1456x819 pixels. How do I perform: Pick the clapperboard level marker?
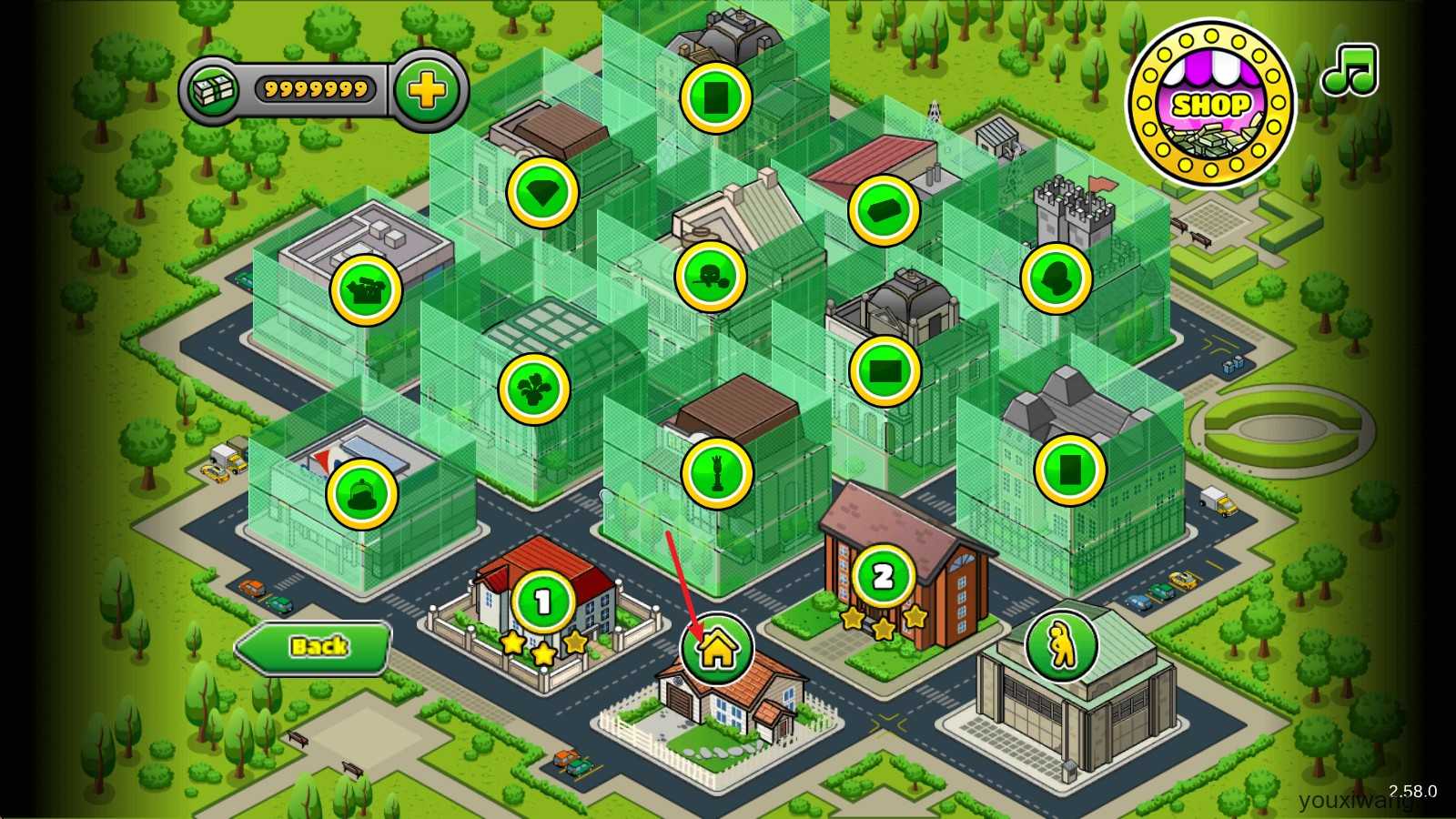(x=366, y=289)
